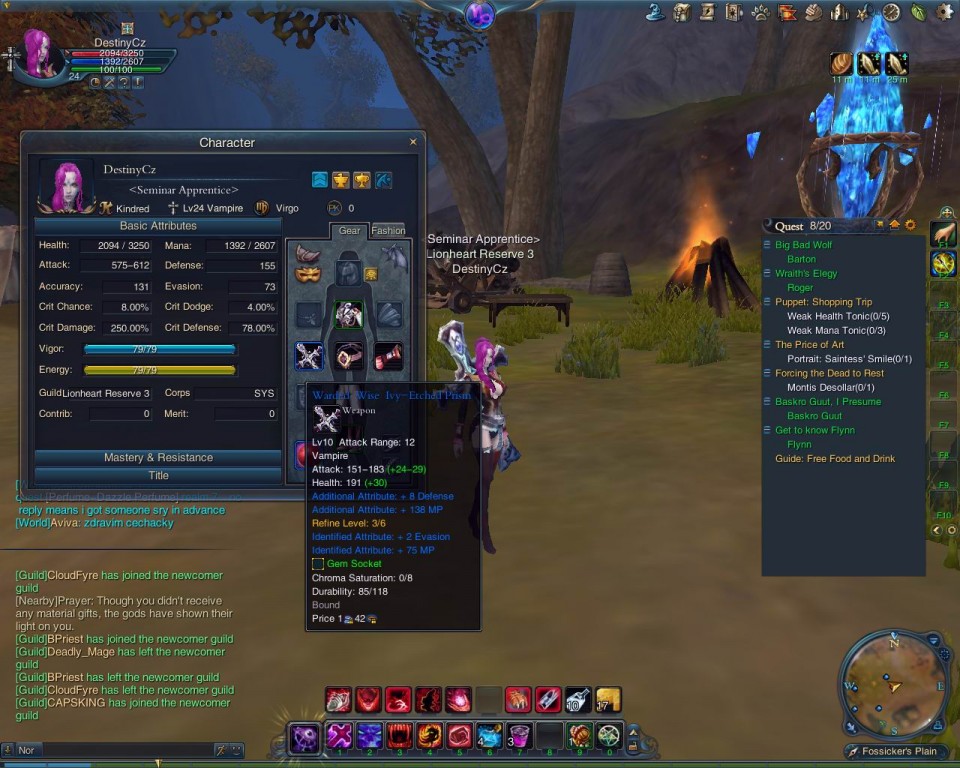
Task: Expand the Mastery & Resistance section
Action: point(158,457)
